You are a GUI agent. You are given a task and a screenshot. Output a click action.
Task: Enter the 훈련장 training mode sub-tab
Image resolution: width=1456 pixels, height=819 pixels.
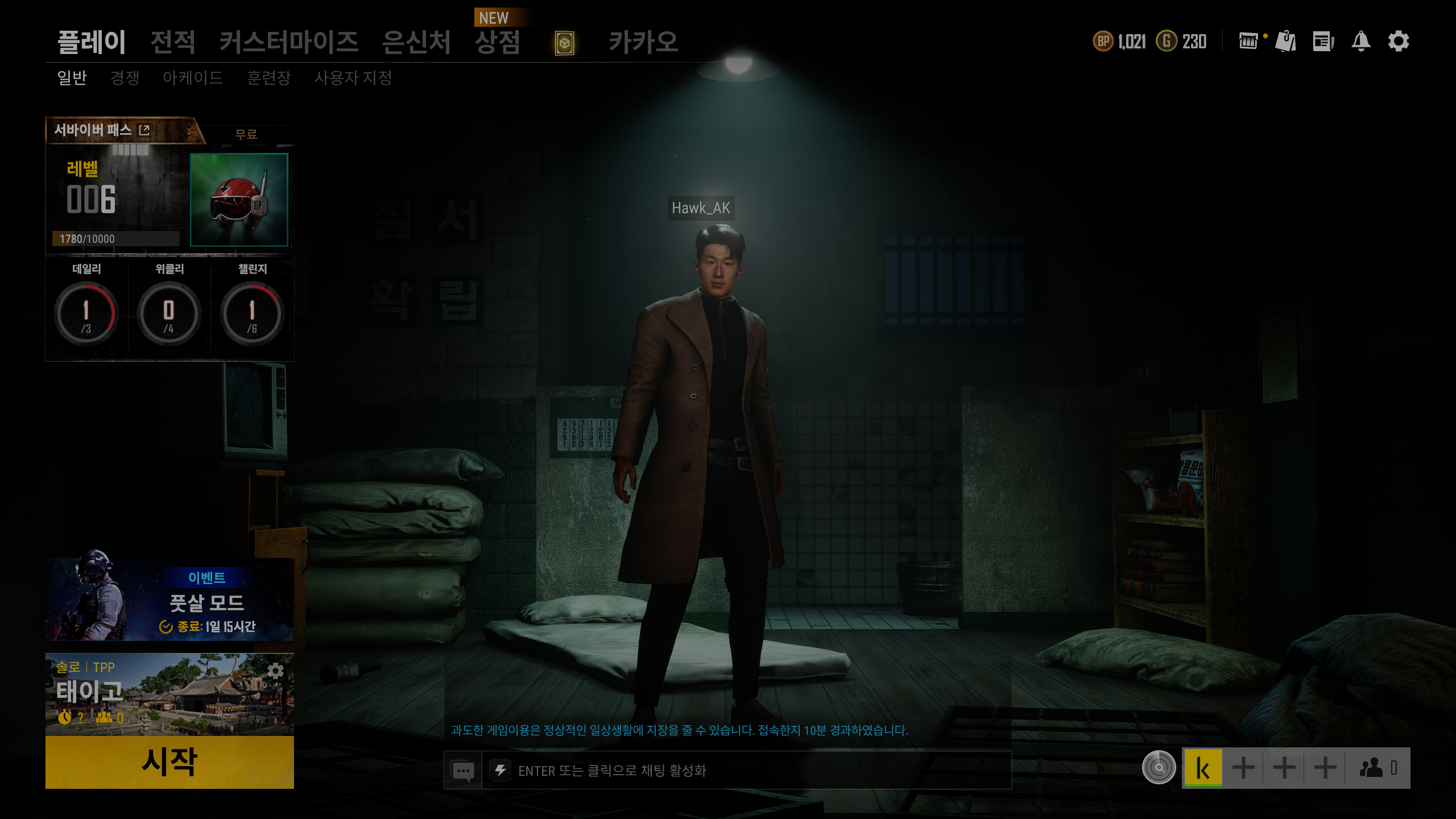[269, 78]
